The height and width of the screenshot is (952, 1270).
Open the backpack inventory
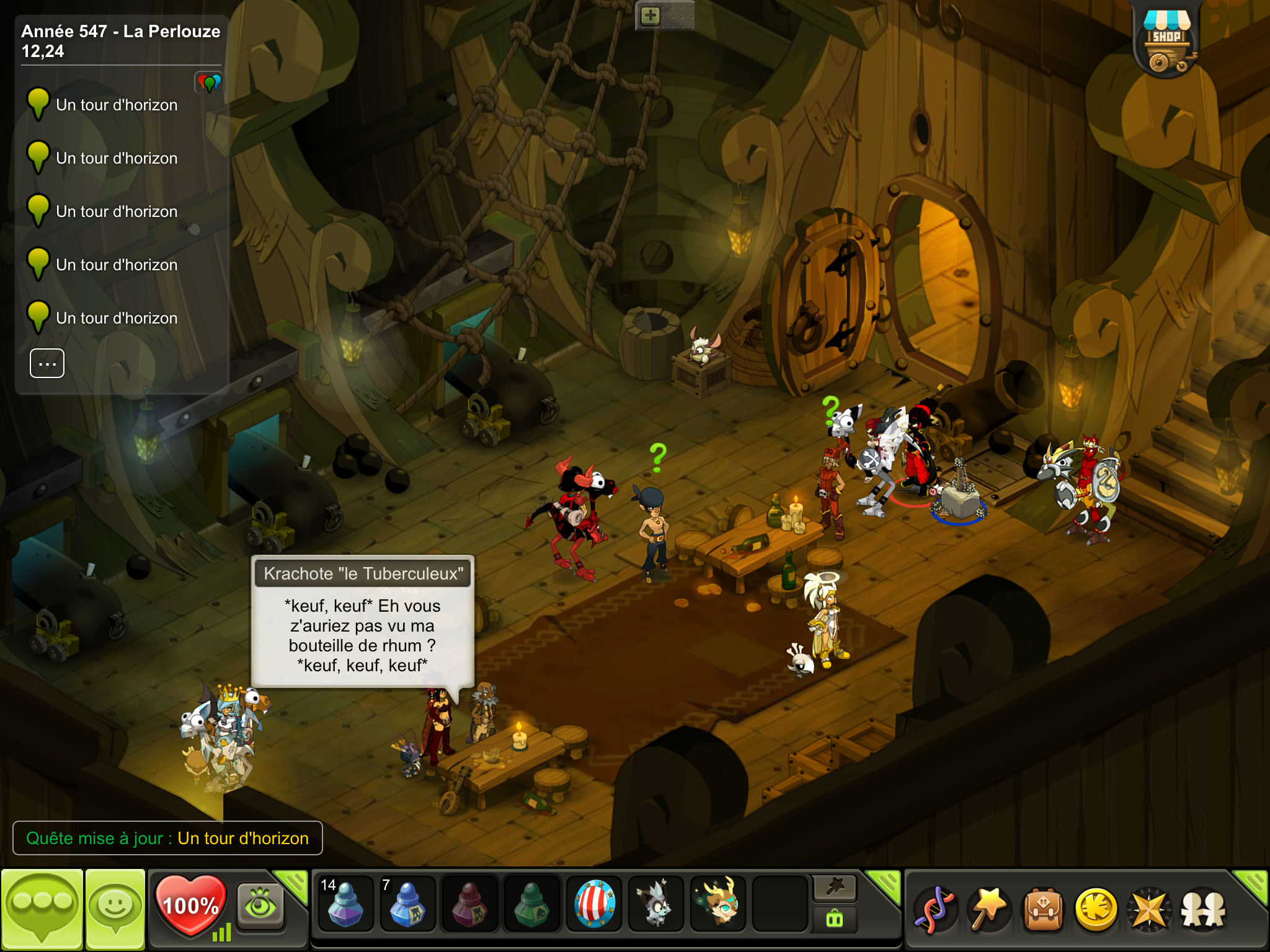(x=1044, y=910)
